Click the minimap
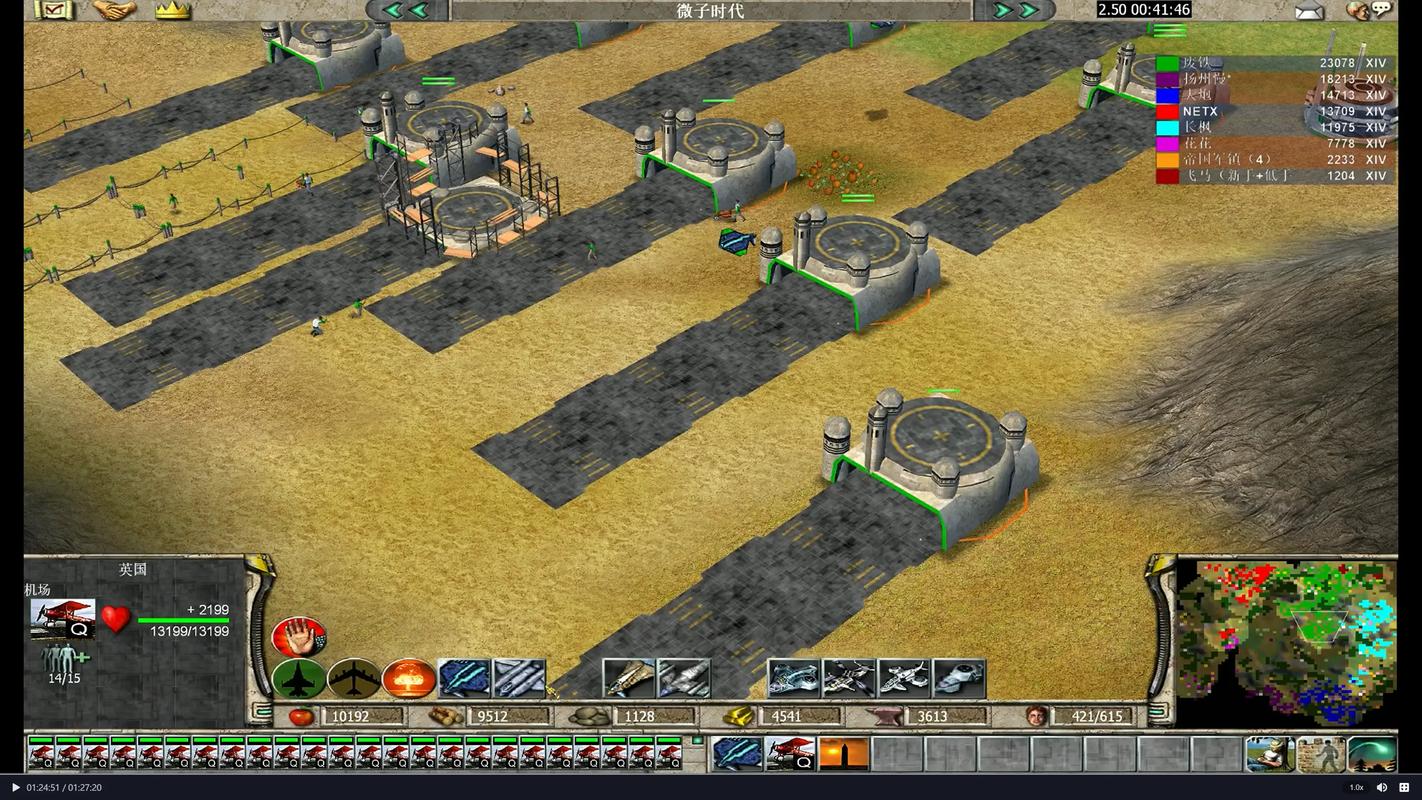1422x800 pixels. (x=1286, y=642)
